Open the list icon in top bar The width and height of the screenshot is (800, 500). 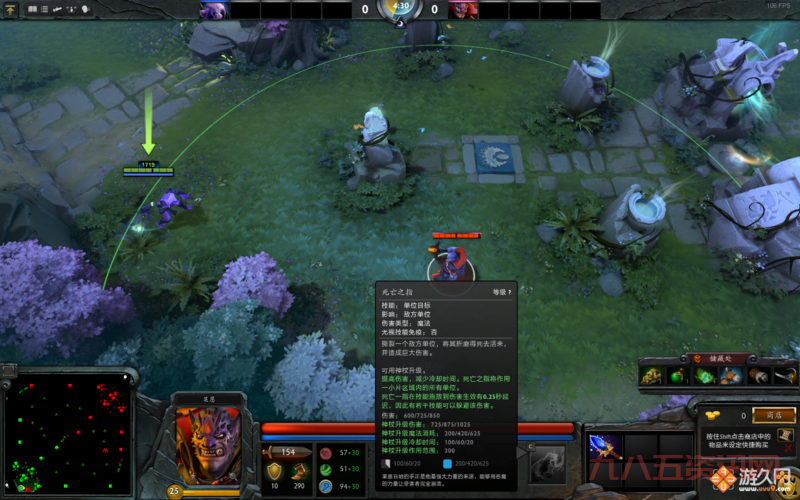(x=46, y=9)
